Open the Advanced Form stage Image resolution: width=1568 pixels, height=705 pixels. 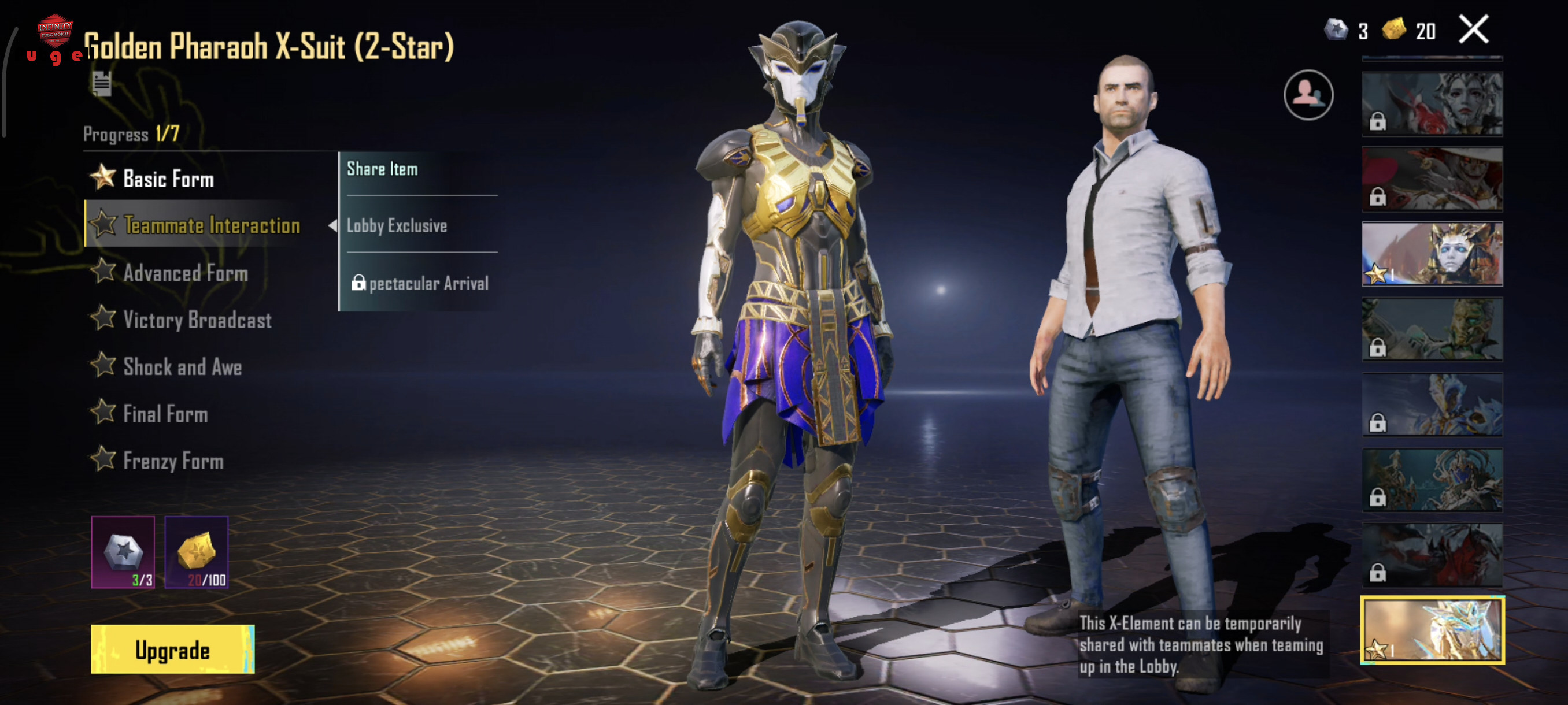185,273
